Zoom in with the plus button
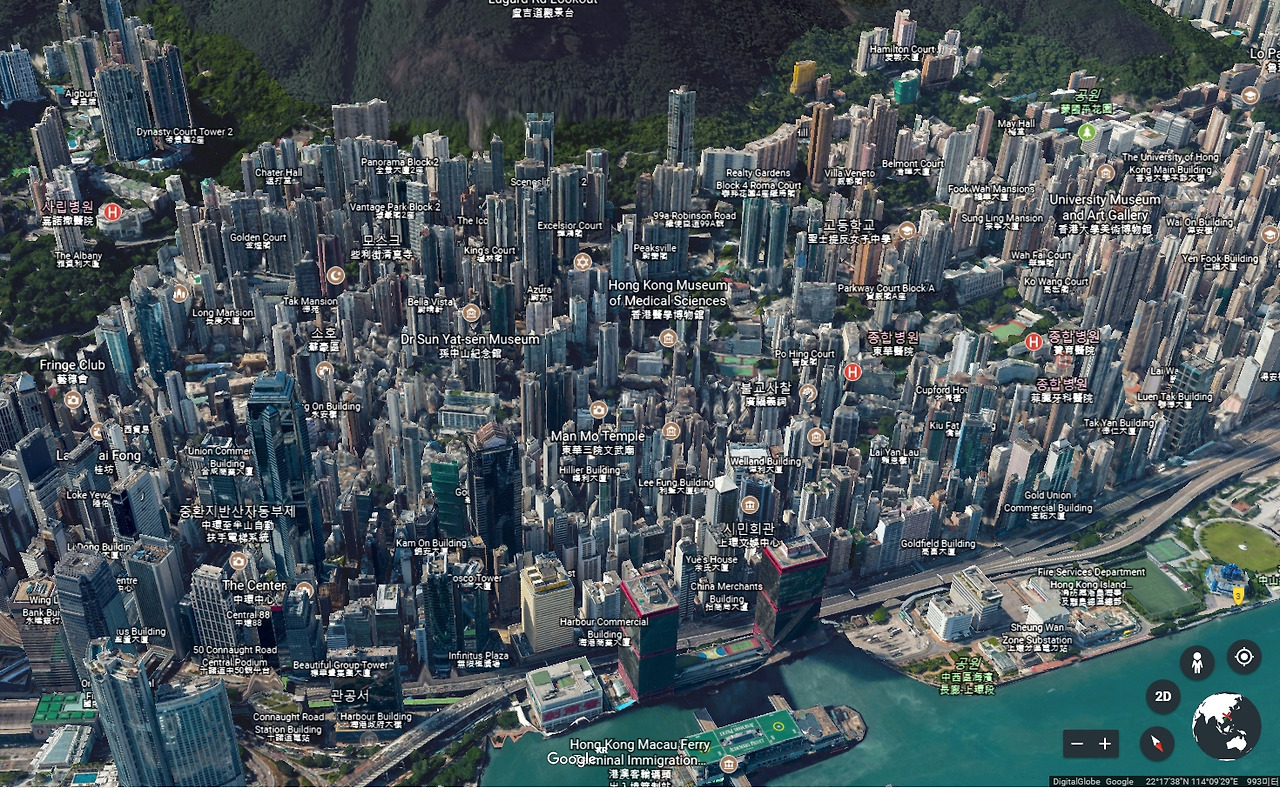Viewport: 1280px width, 788px height. 1105,744
